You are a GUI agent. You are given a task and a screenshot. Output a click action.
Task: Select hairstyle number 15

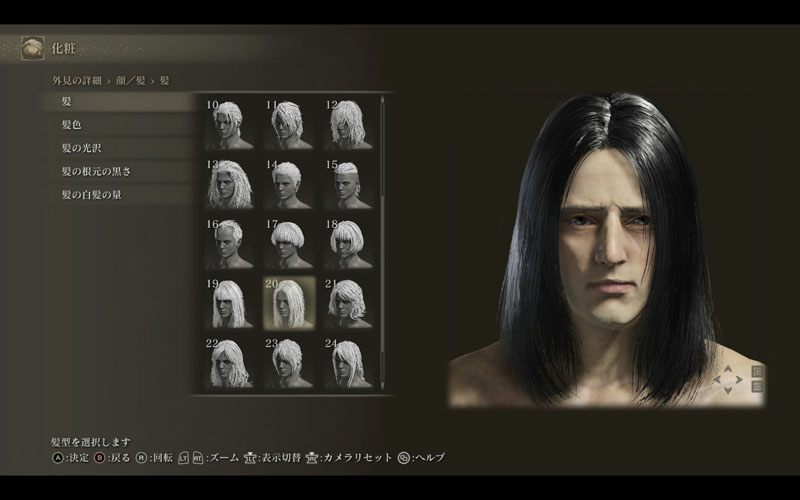348,184
